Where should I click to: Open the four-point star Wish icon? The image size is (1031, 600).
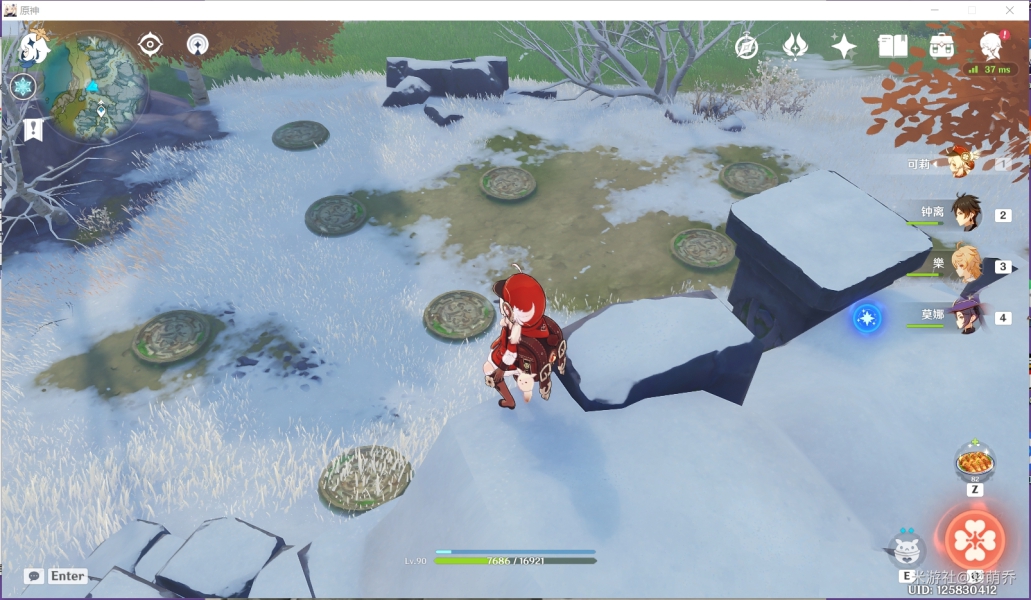click(843, 46)
